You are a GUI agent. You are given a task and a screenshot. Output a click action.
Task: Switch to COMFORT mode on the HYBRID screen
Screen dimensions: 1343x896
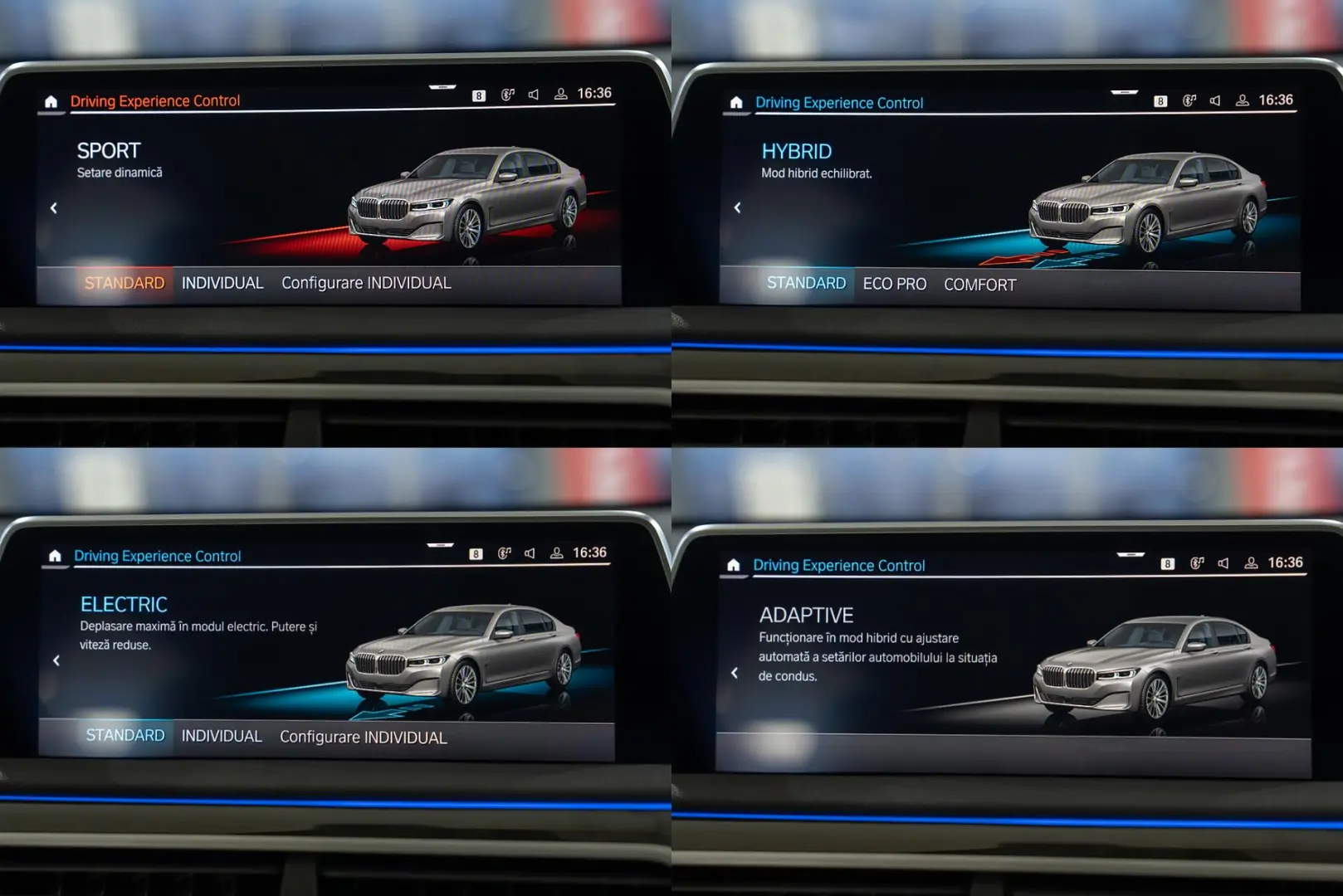(x=980, y=284)
